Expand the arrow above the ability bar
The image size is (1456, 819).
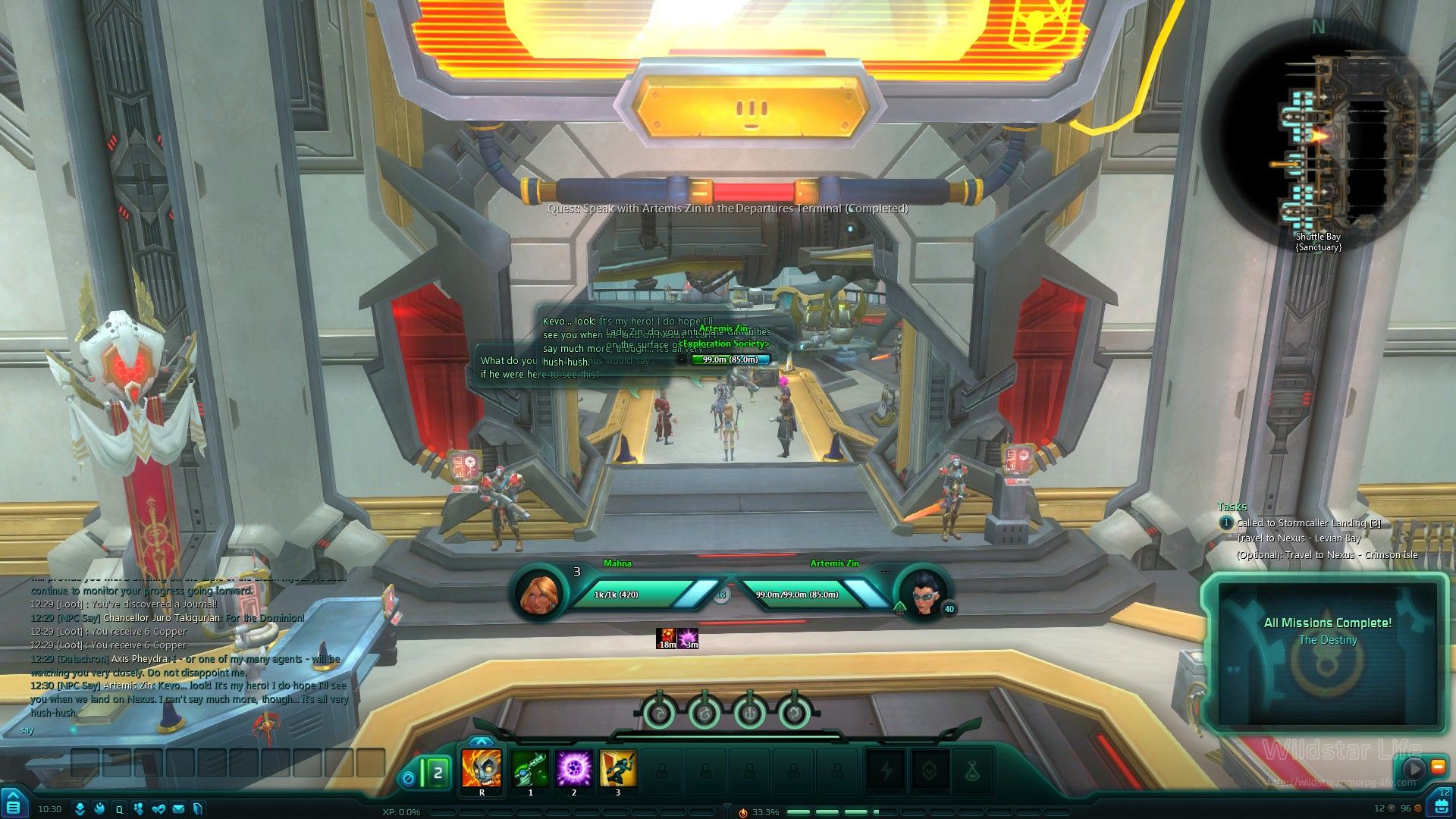click(x=481, y=741)
